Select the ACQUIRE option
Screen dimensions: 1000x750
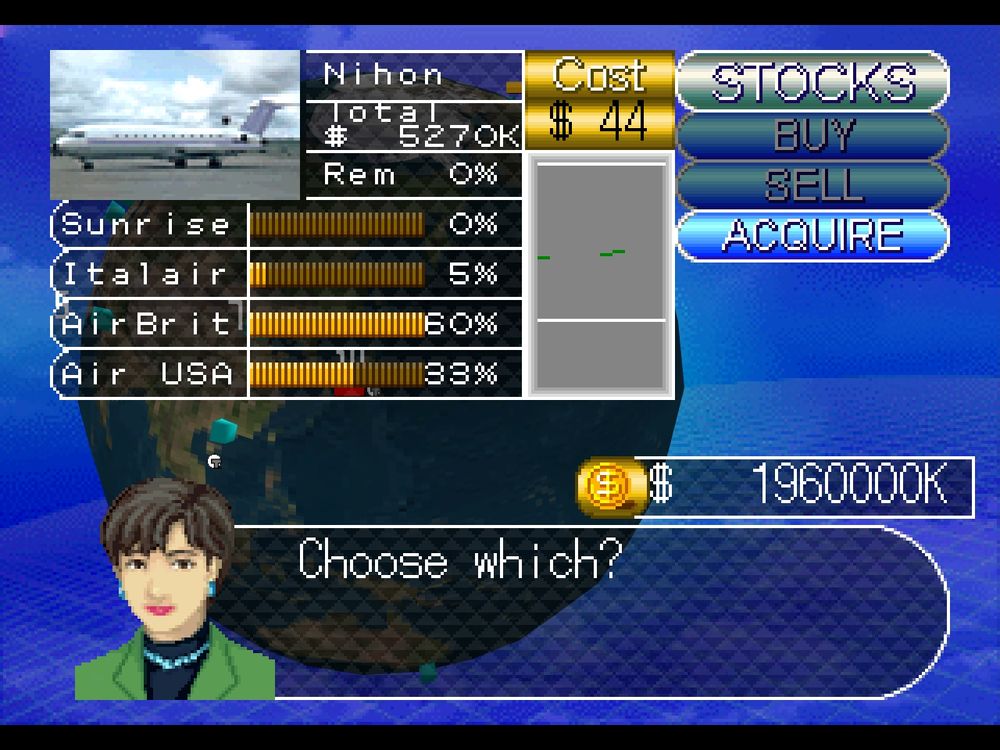812,236
